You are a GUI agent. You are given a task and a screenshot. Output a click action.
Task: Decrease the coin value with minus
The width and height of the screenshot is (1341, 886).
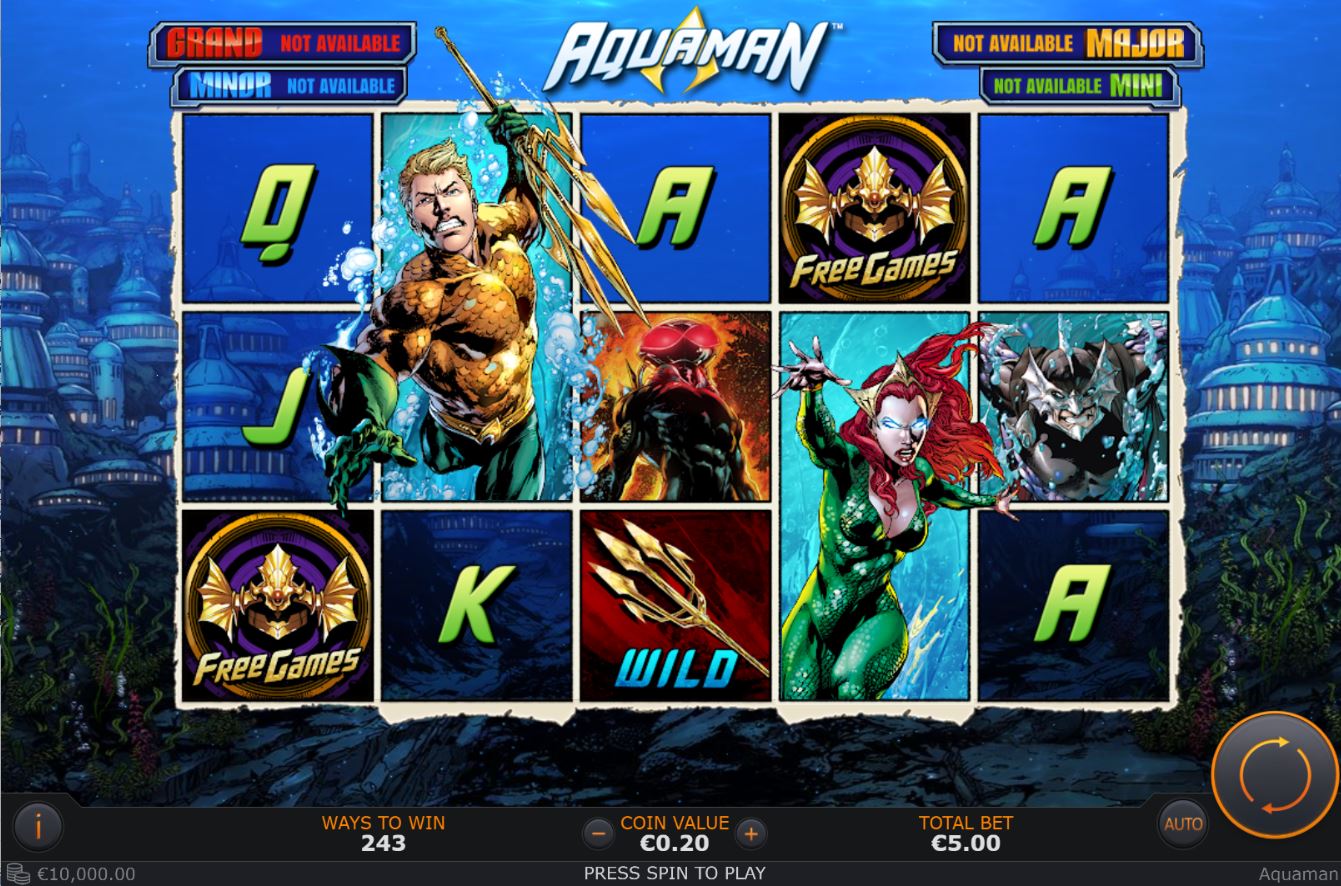click(x=598, y=832)
